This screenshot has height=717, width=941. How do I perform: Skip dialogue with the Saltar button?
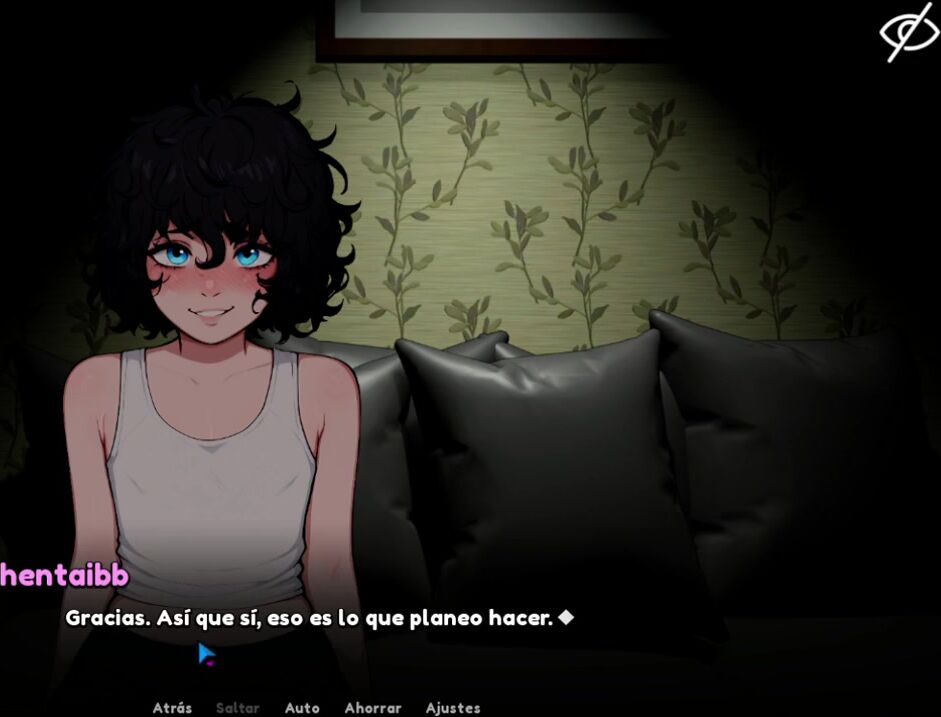[238, 707]
